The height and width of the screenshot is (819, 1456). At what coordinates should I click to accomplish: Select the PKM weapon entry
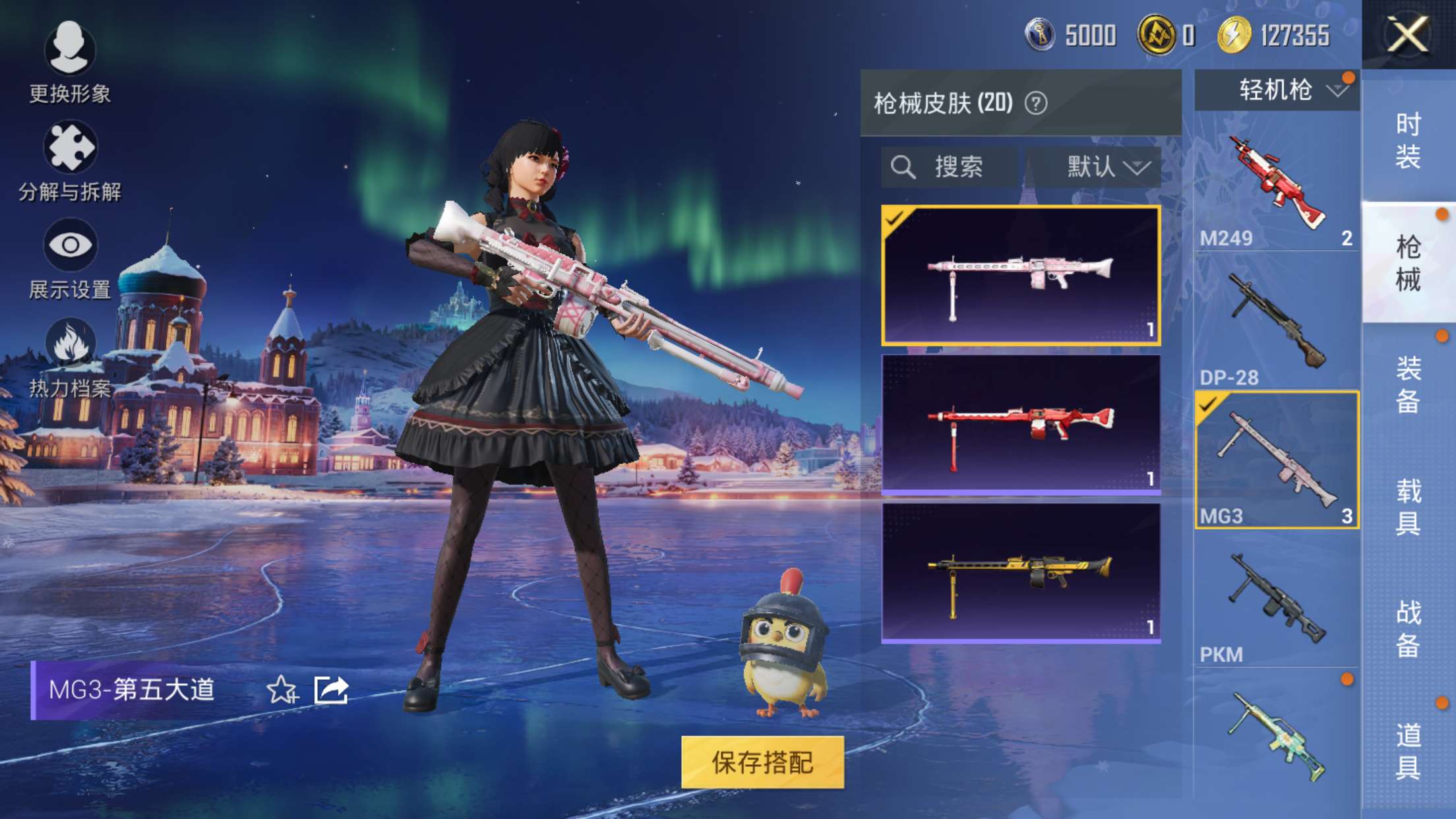(1277, 599)
